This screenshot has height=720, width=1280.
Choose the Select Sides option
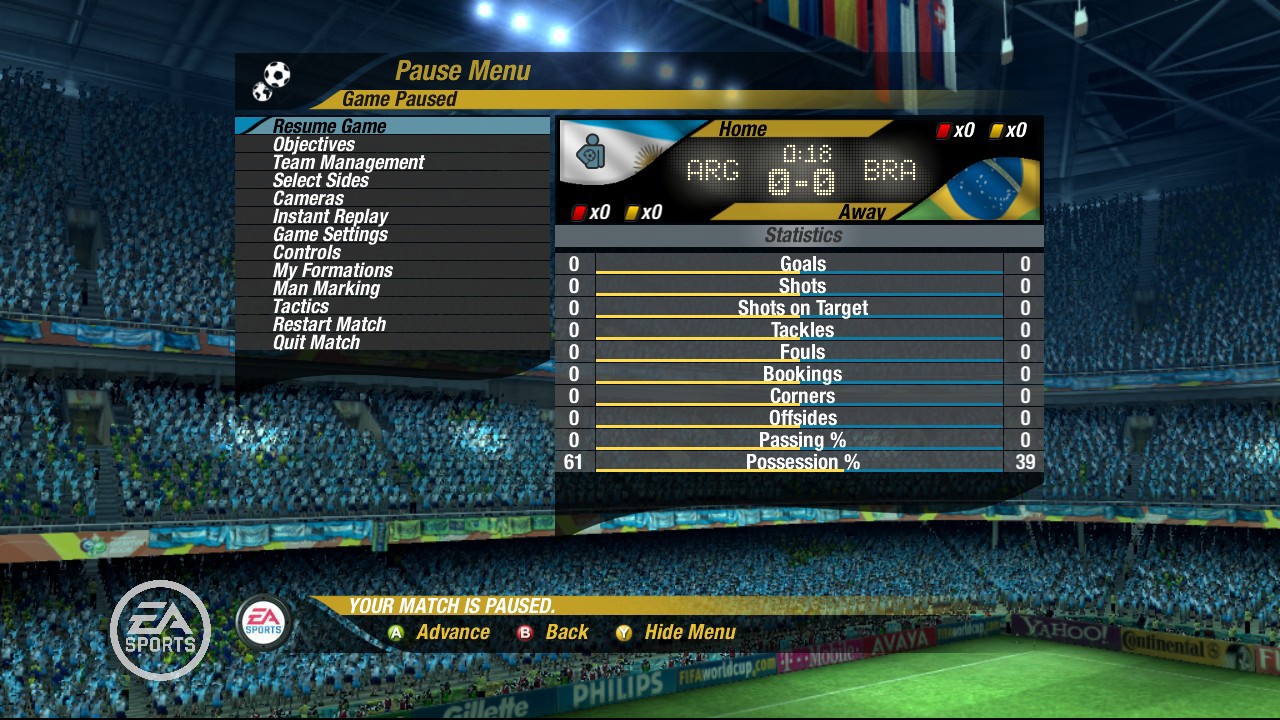[320, 180]
